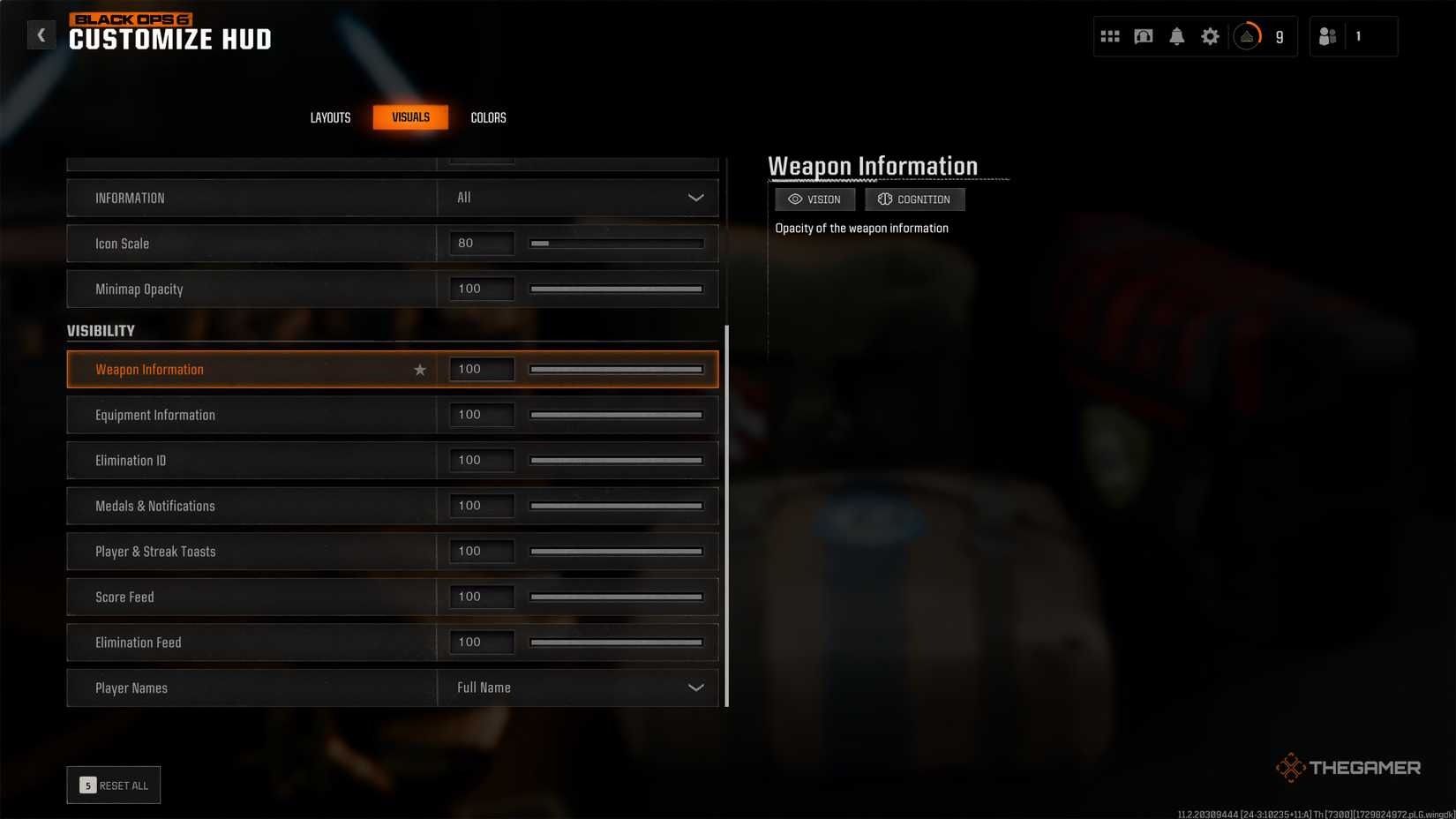Adjust the Elimination Feed slider
The width and height of the screenshot is (1456, 819).
tap(616, 642)
